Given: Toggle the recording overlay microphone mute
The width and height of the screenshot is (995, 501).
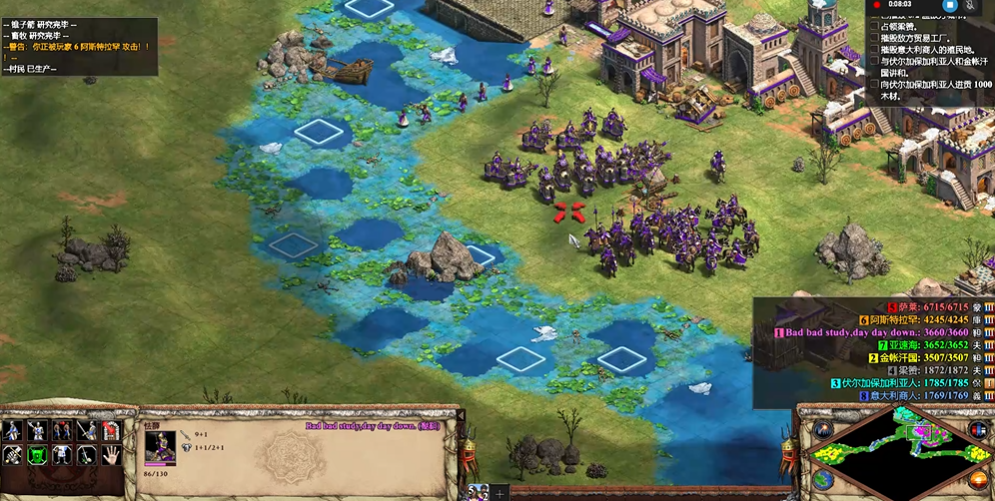Looking at the screenshot, I should [x=971, y=5].
